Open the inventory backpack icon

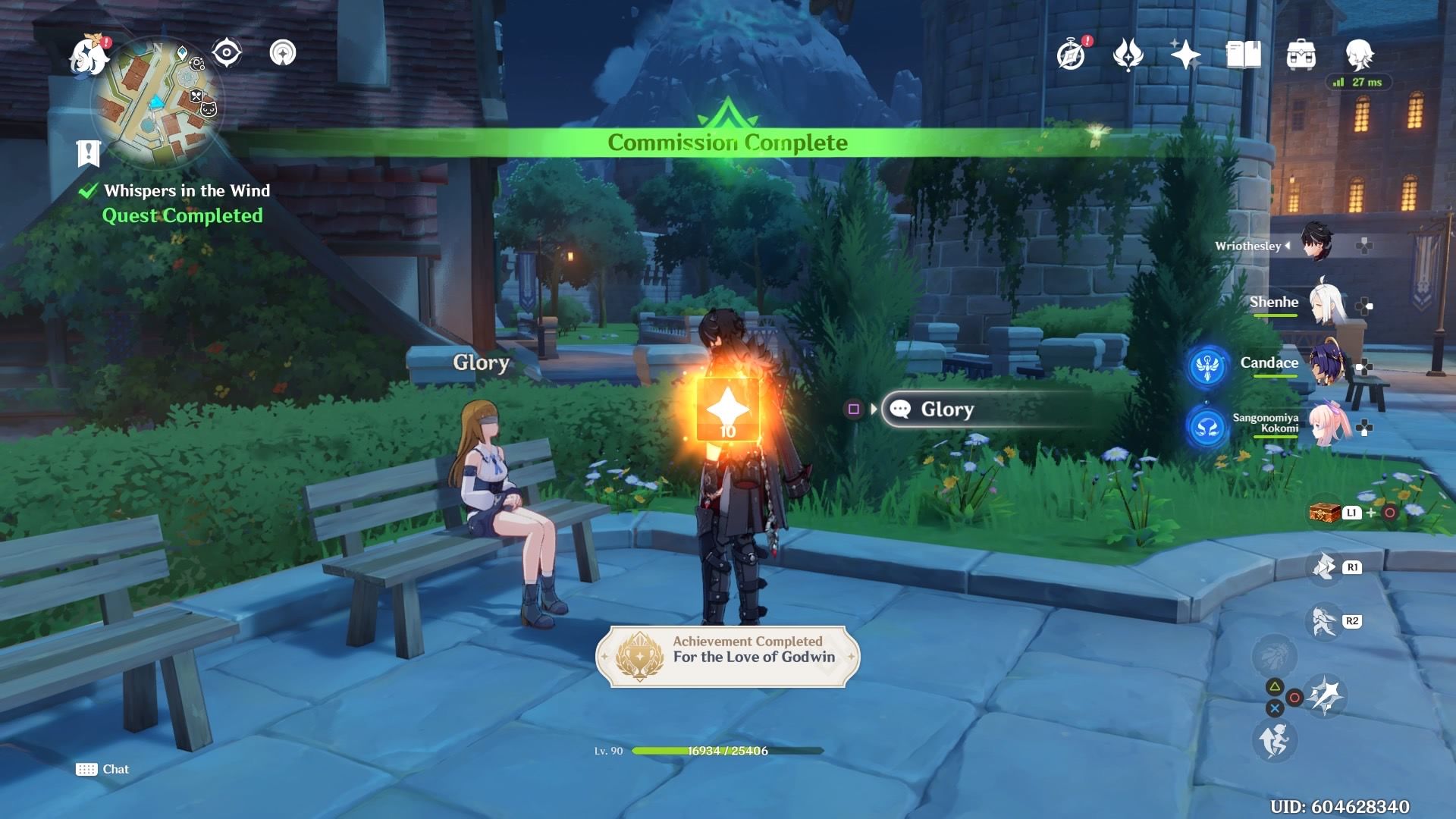[x=1301, y=55]
